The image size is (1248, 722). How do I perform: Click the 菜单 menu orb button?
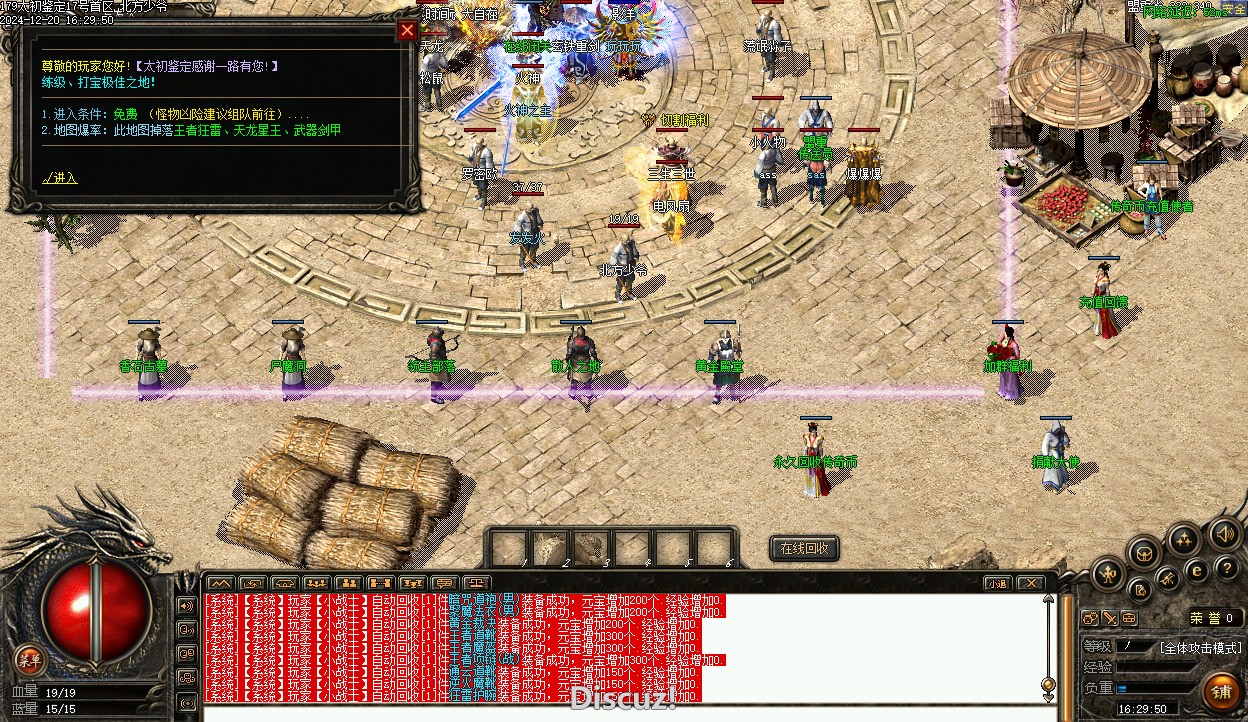coord(30,659)
